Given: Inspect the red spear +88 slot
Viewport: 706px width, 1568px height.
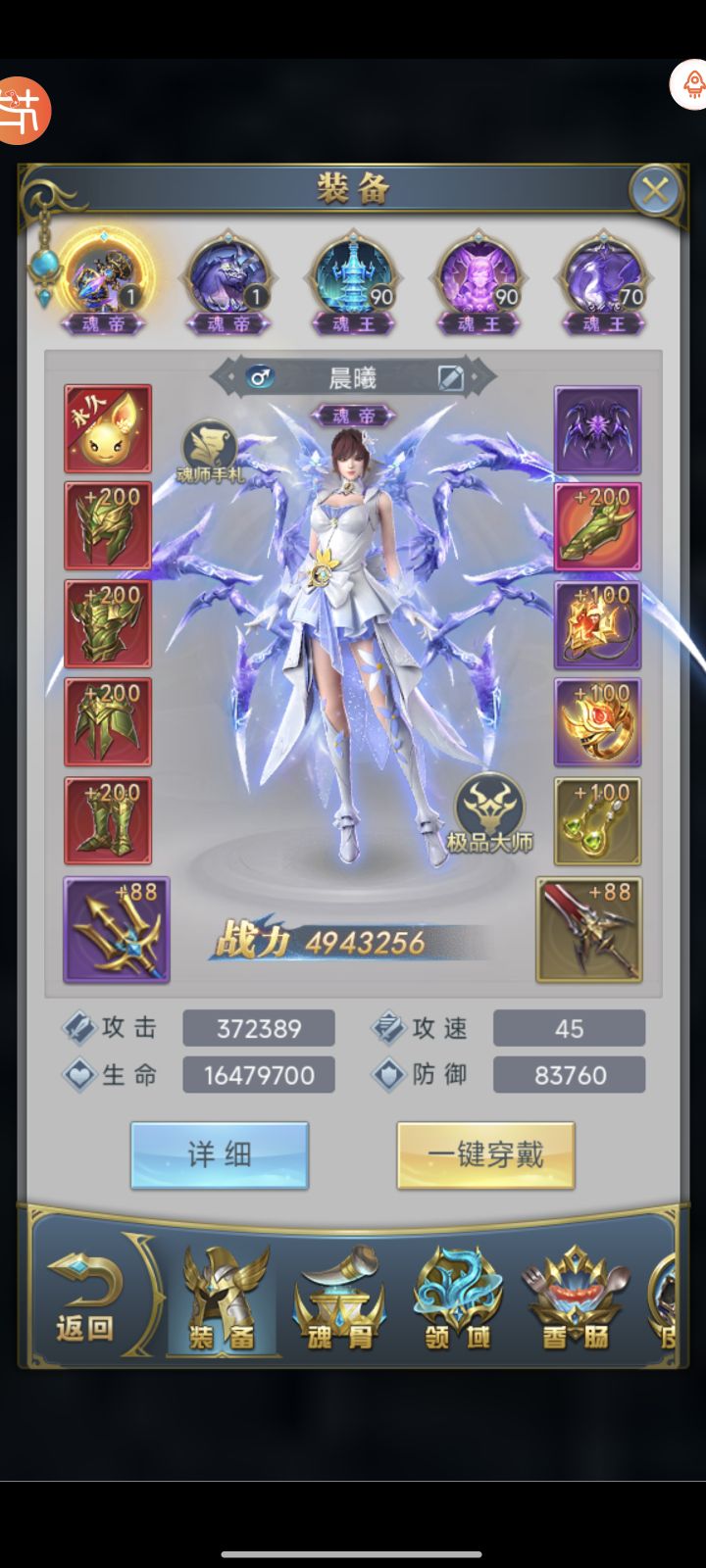Looking at the screenshot, I should (x=588, y=929).
